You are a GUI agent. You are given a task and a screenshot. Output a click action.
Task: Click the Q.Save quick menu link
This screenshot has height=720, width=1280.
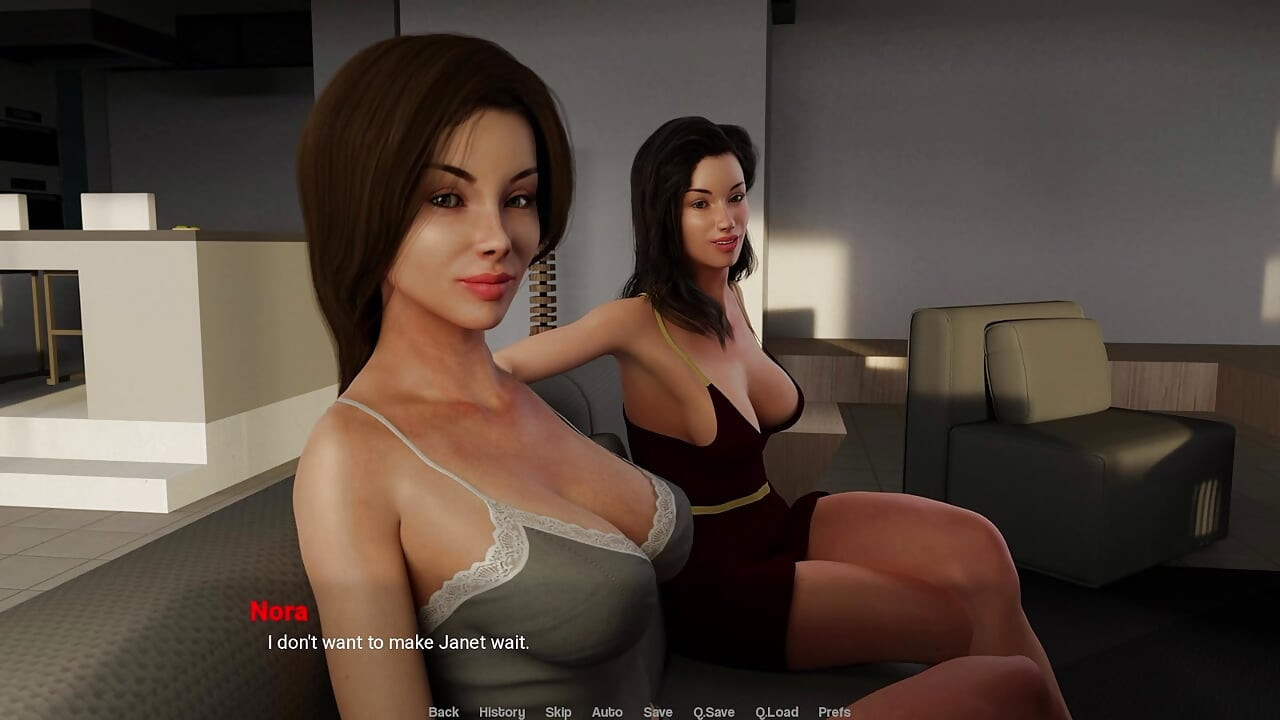pyautogui.click(x=715, y=711)
